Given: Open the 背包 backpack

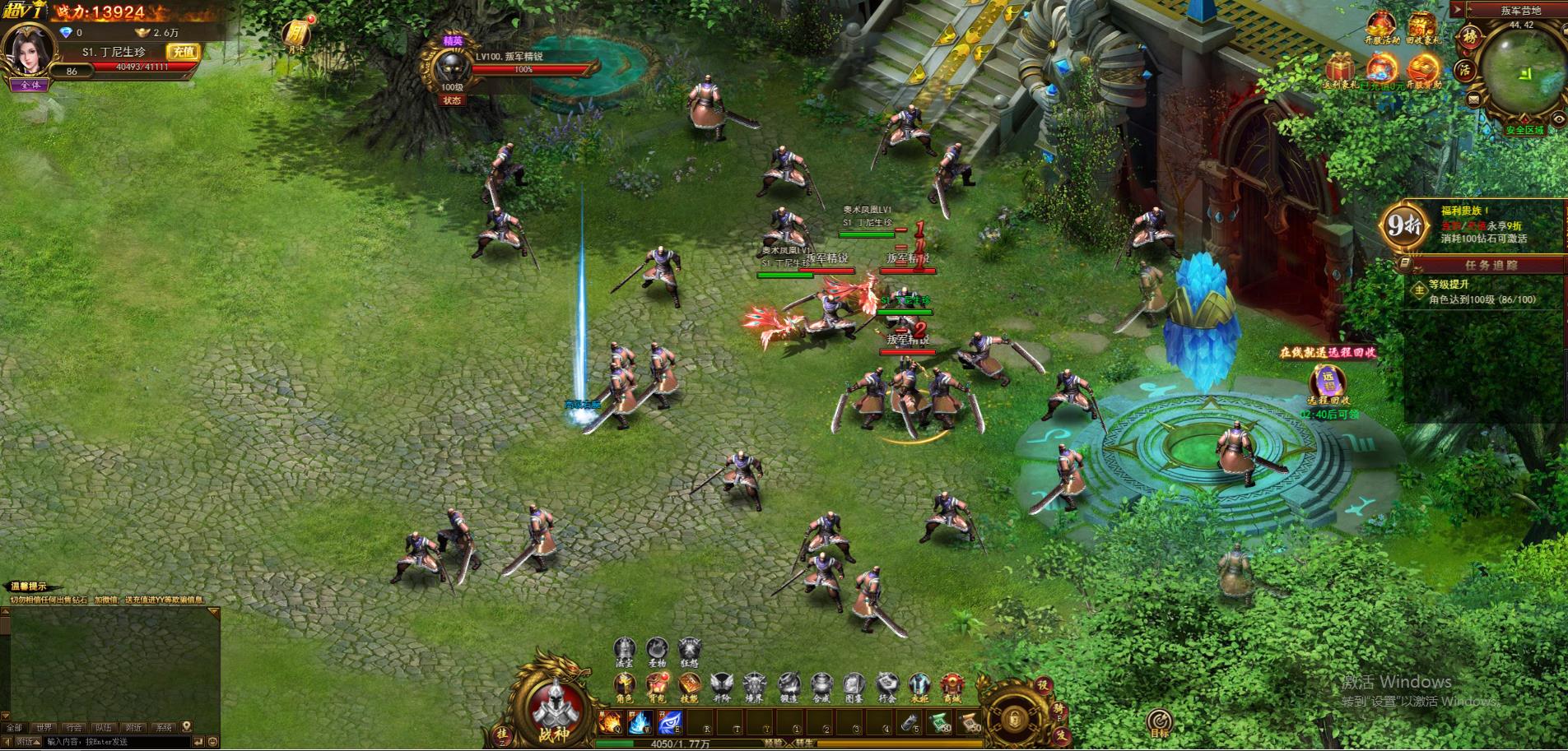Looking at the screenshot, I should click(657, 685).
